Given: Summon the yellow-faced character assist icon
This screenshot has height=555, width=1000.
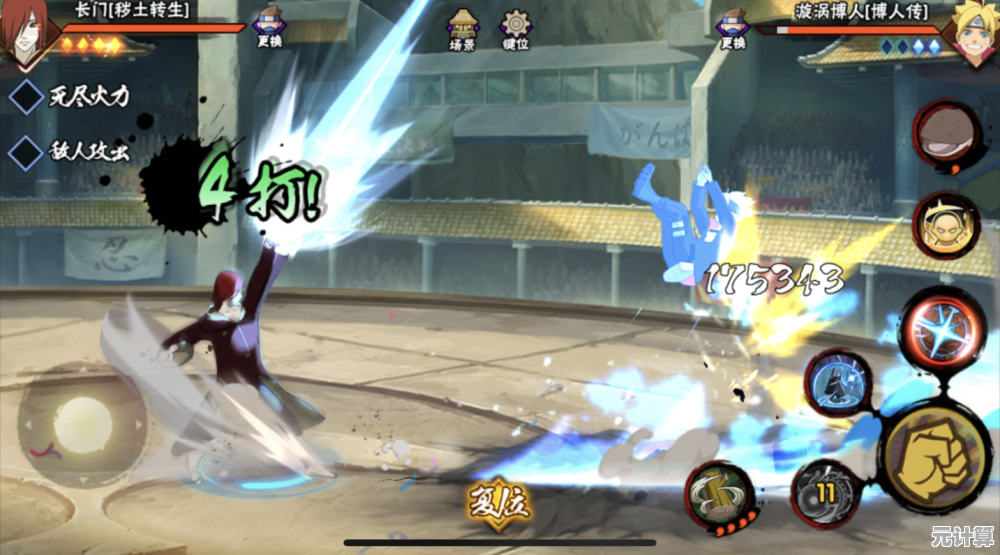Looking at the screenshot, I should (x=944, y=224).
